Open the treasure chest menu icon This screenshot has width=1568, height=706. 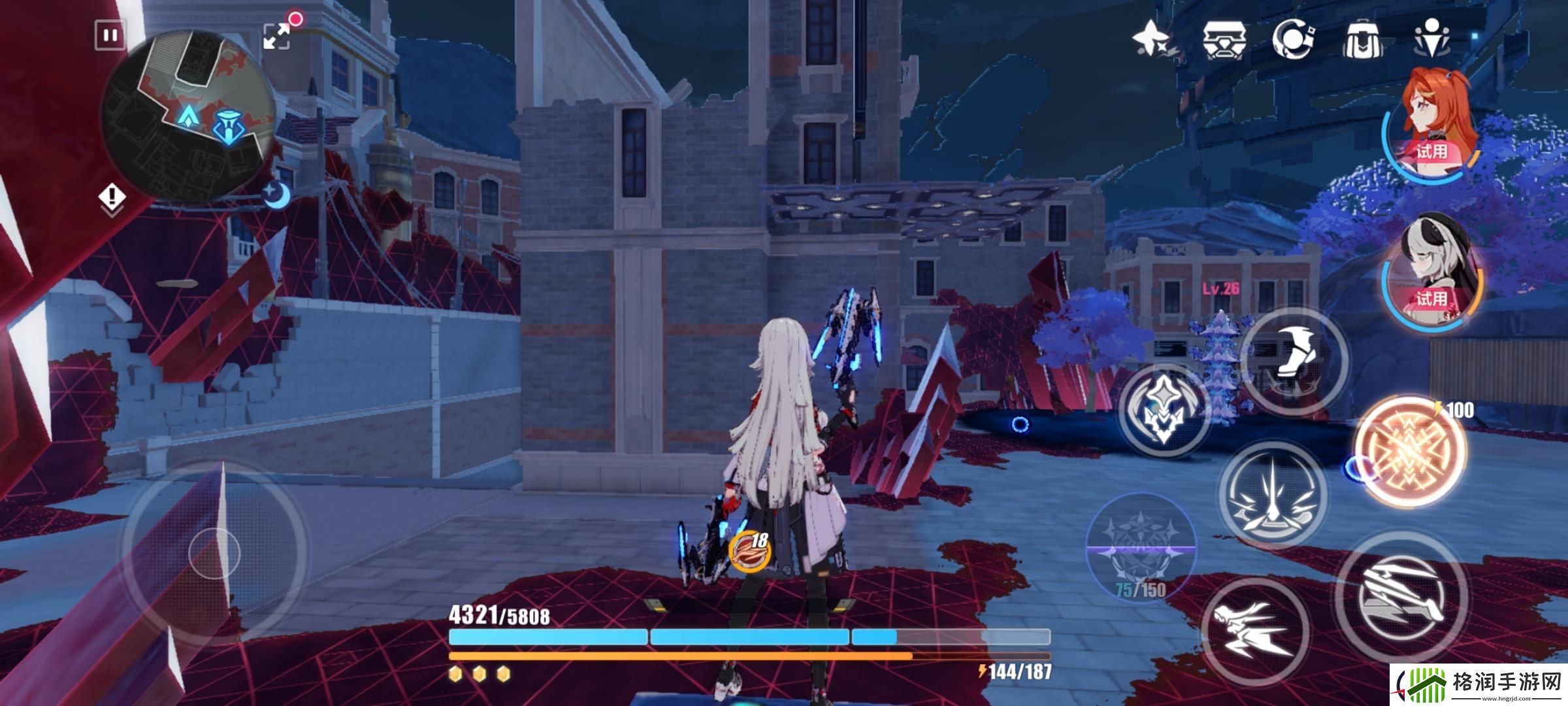coord(1224,39)
